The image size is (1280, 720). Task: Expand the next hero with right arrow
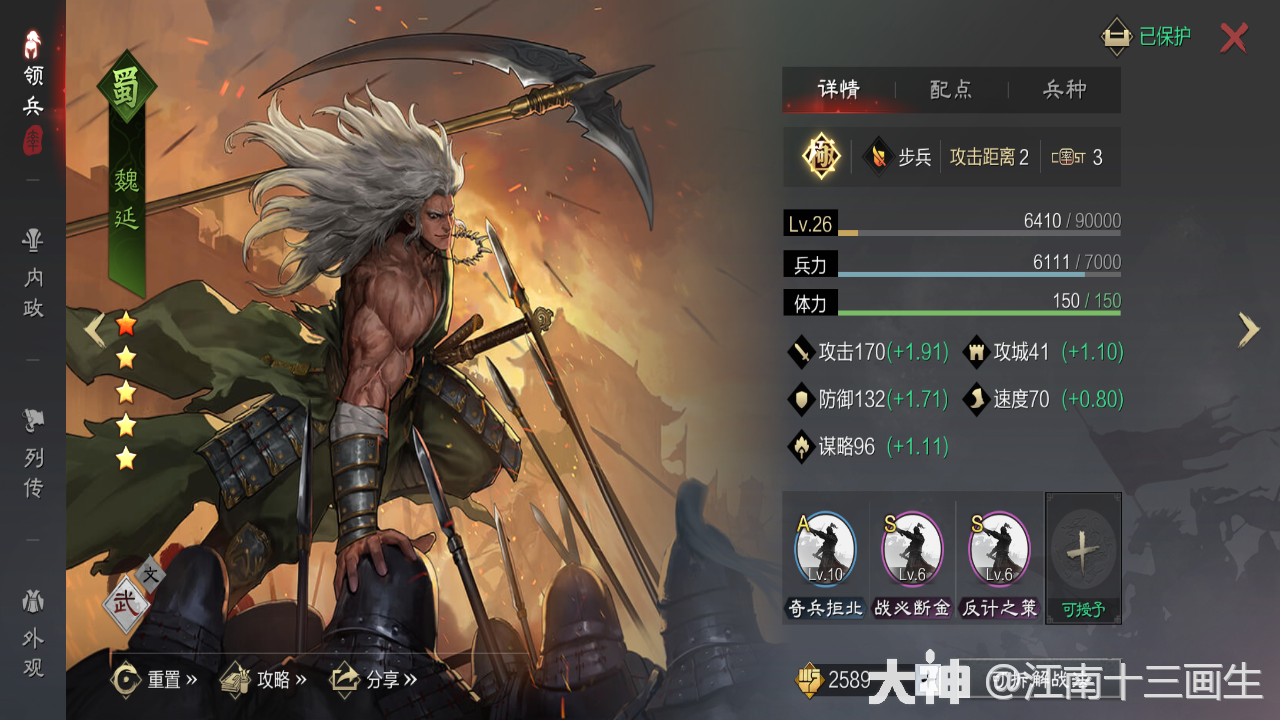tap(1247, 330)
